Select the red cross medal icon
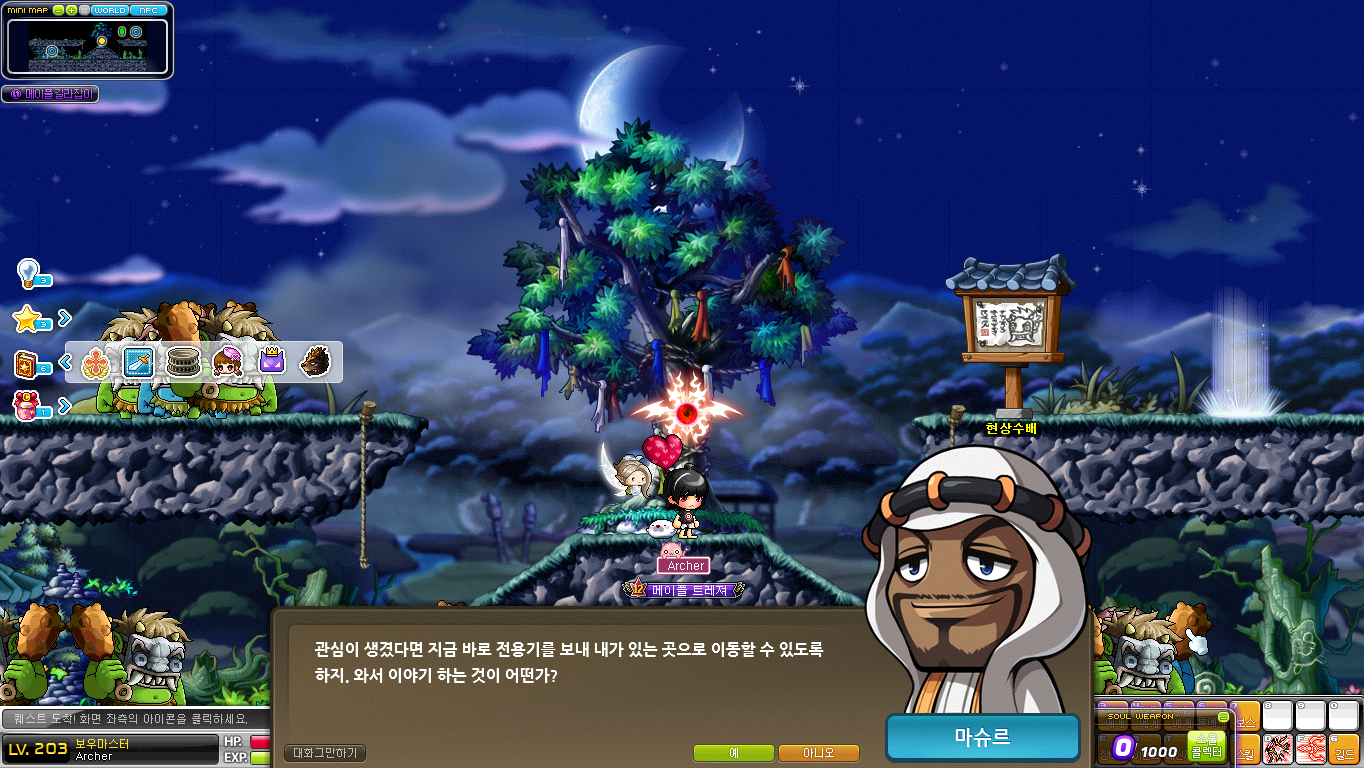This screenshot has width=1364, height=768. [x=95, y=362]
